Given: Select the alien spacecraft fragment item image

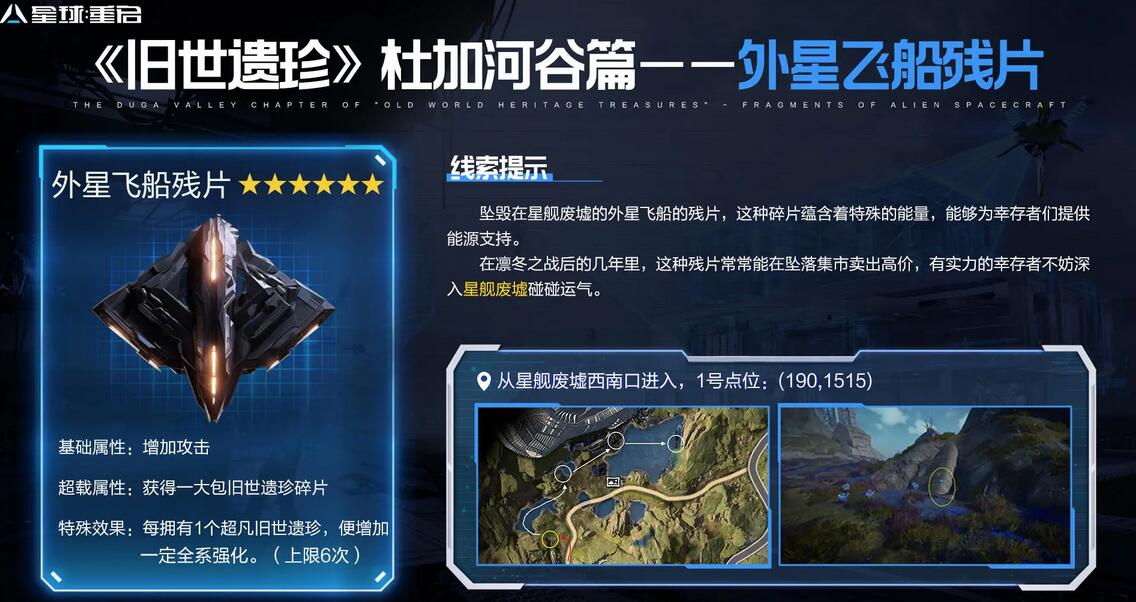Looking at the screenshot, I should 217,315.
